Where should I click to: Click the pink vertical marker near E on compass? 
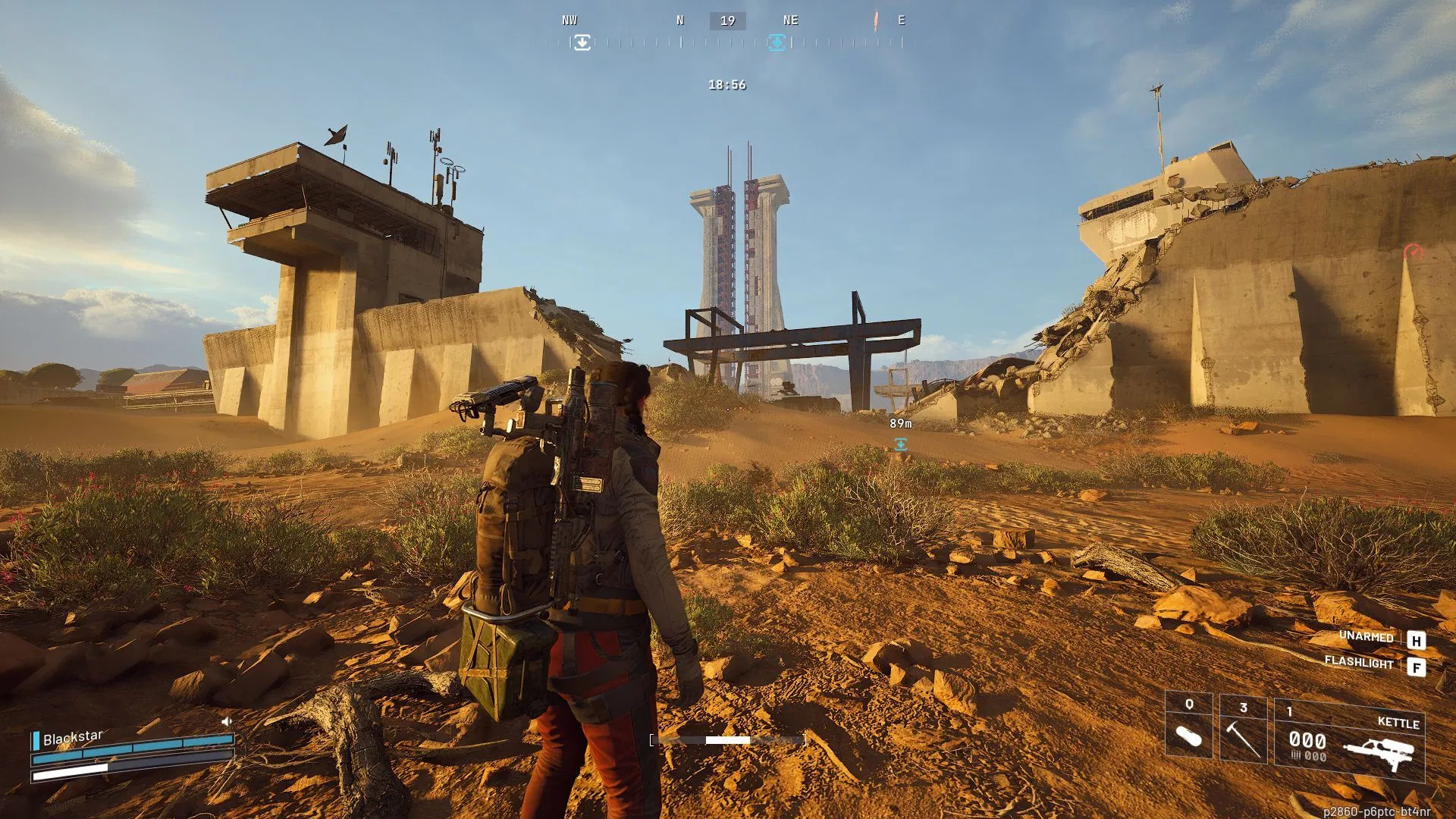click(878, 21)
